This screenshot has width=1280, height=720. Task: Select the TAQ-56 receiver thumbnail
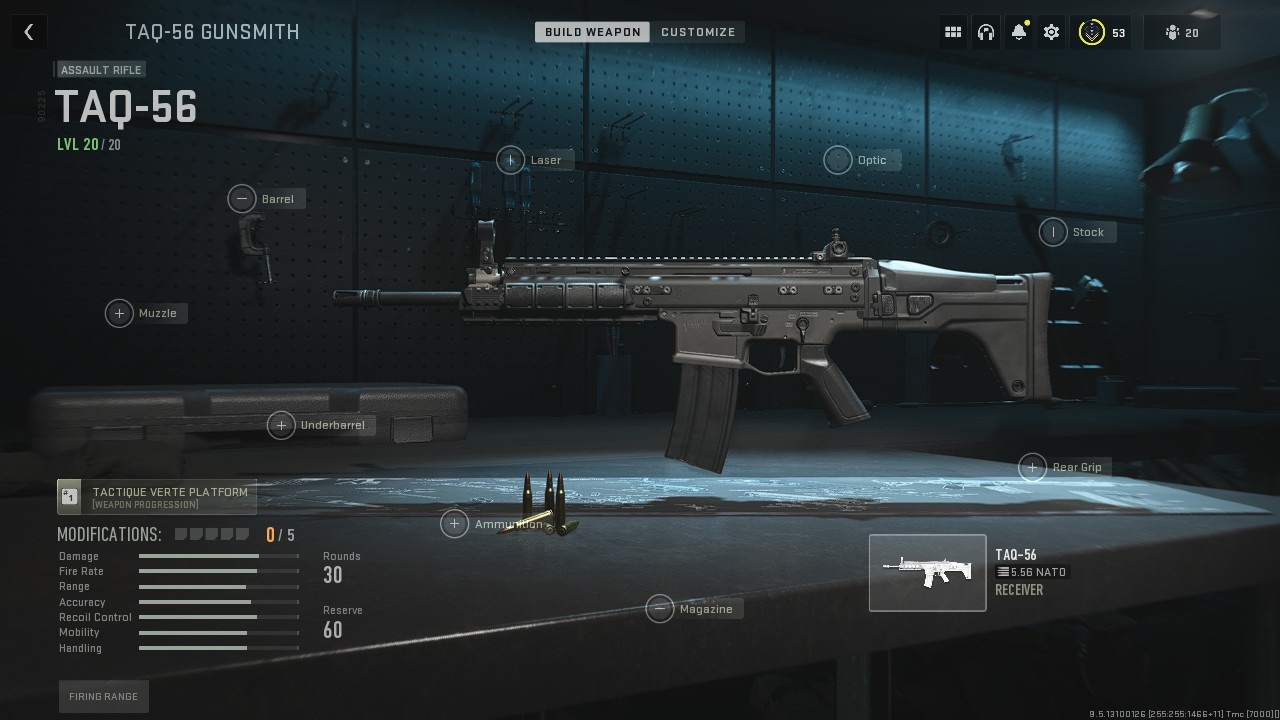927,572
